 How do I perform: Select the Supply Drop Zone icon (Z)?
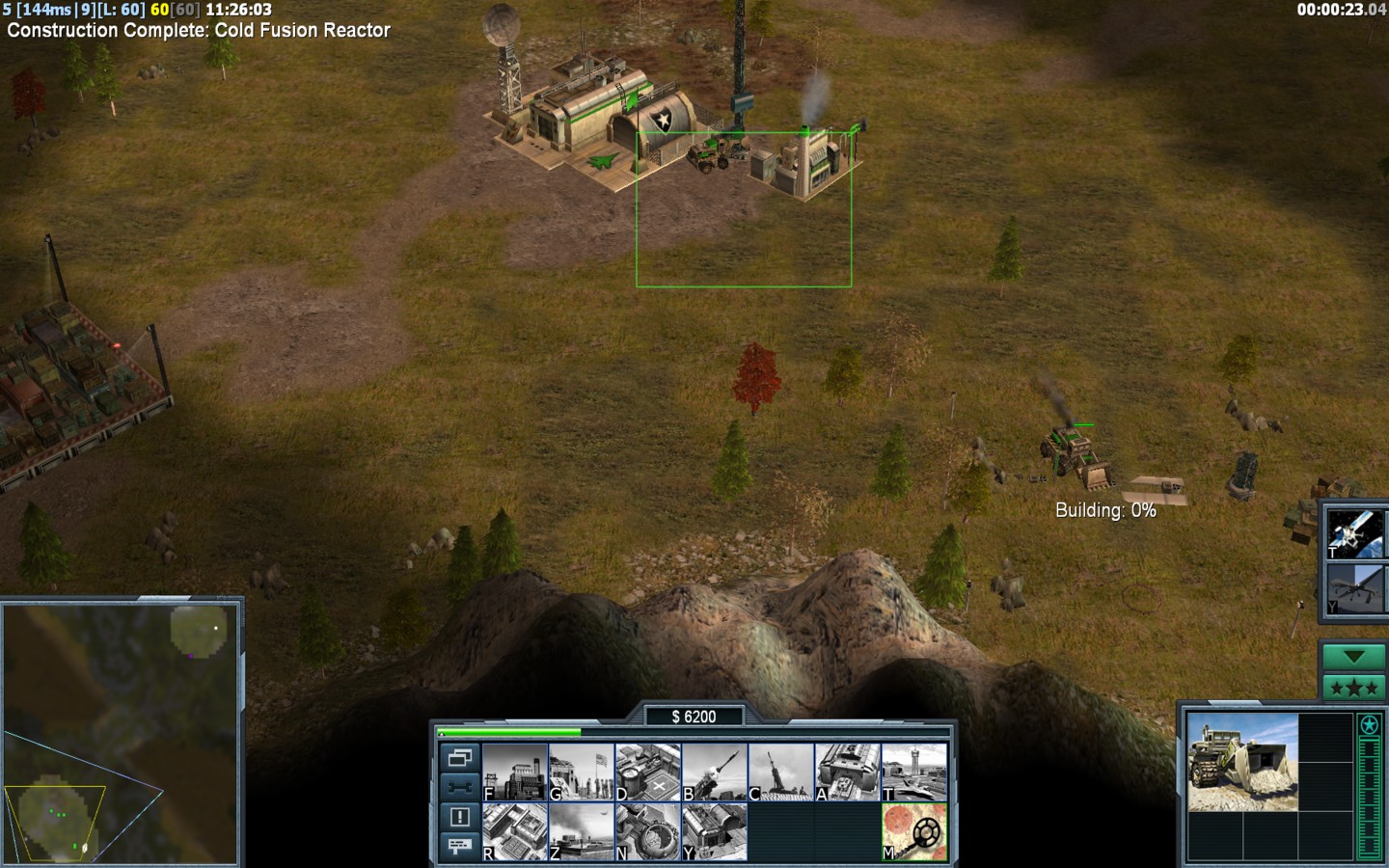[x=582, y=831]
